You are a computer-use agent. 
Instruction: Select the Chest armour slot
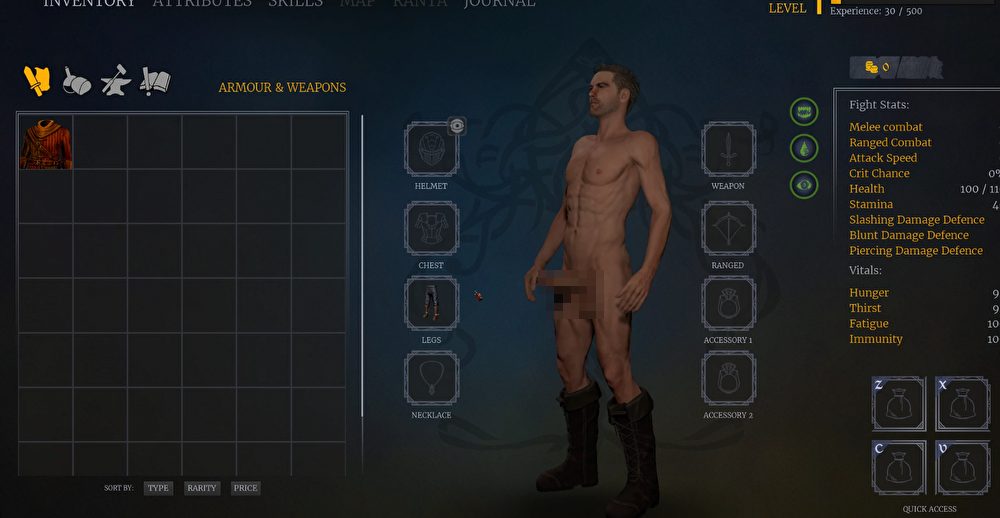point(431,229)
